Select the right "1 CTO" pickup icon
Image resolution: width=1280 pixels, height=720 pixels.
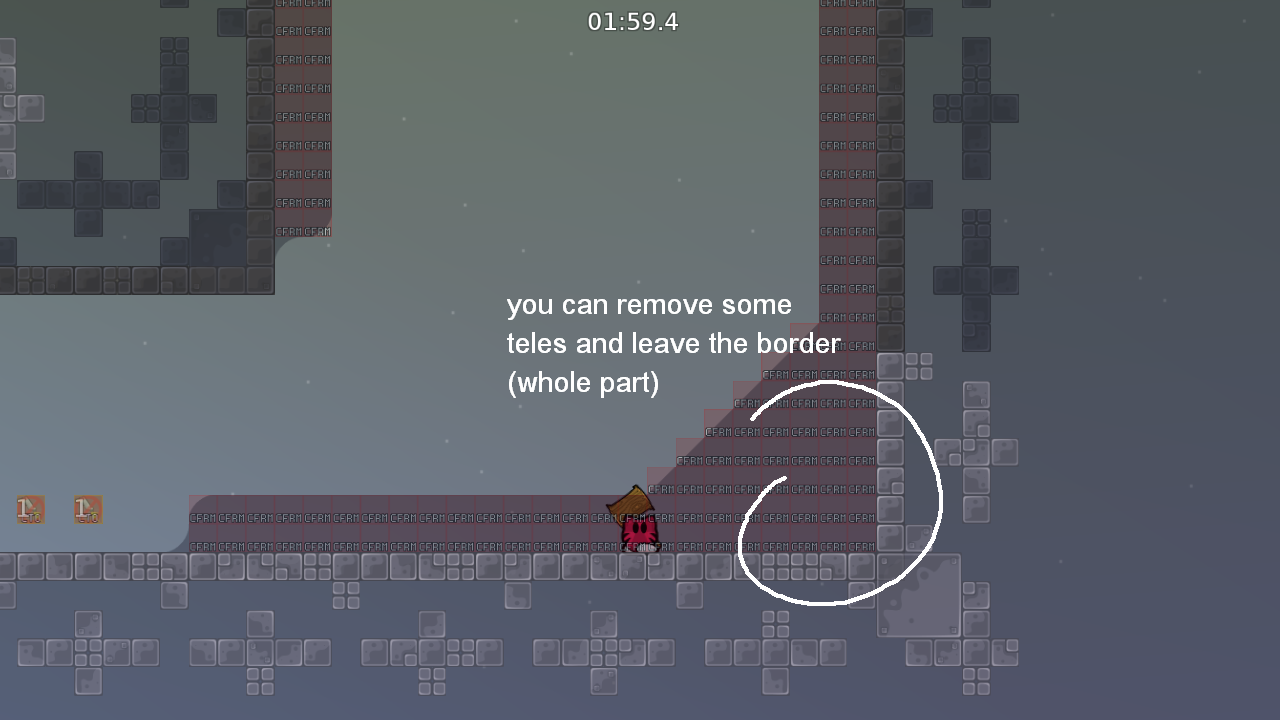(87, 509)
